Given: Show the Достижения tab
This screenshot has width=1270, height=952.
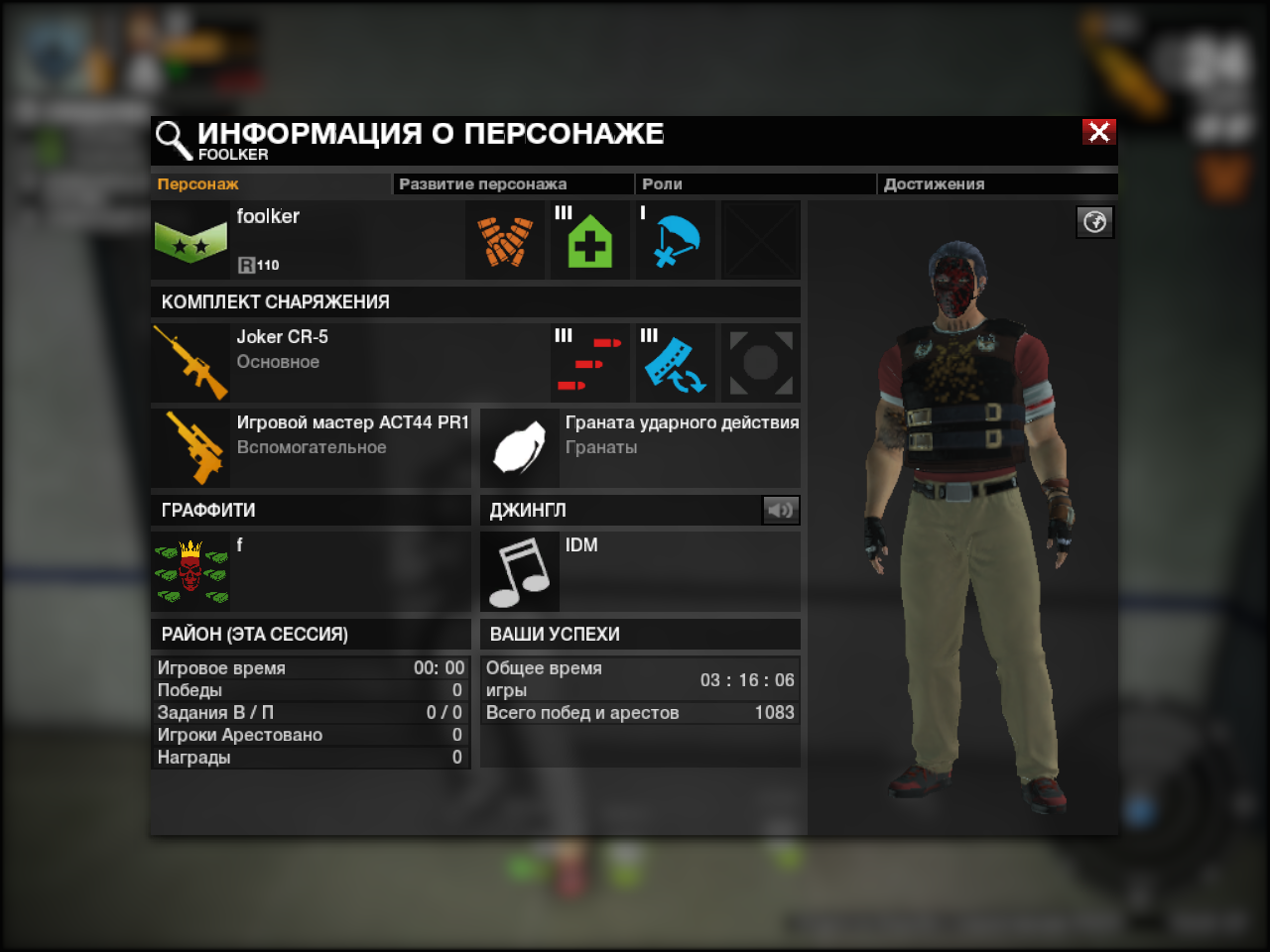Looking at the screenshot, I should point(934,184).
